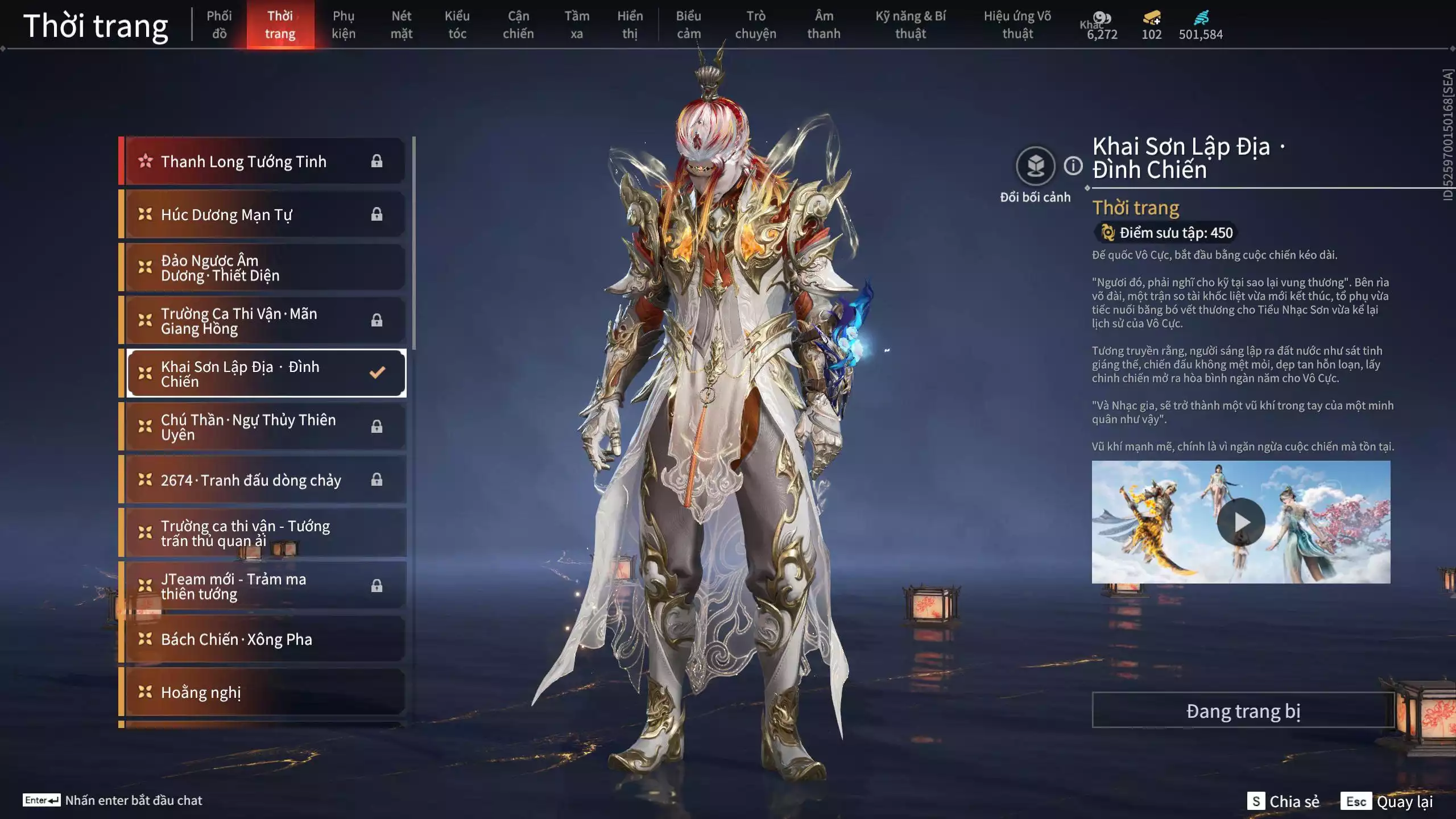Open the Biểu cảm tab
The height and width of the screenshot is (819, 1456).
tap(688, 24)
